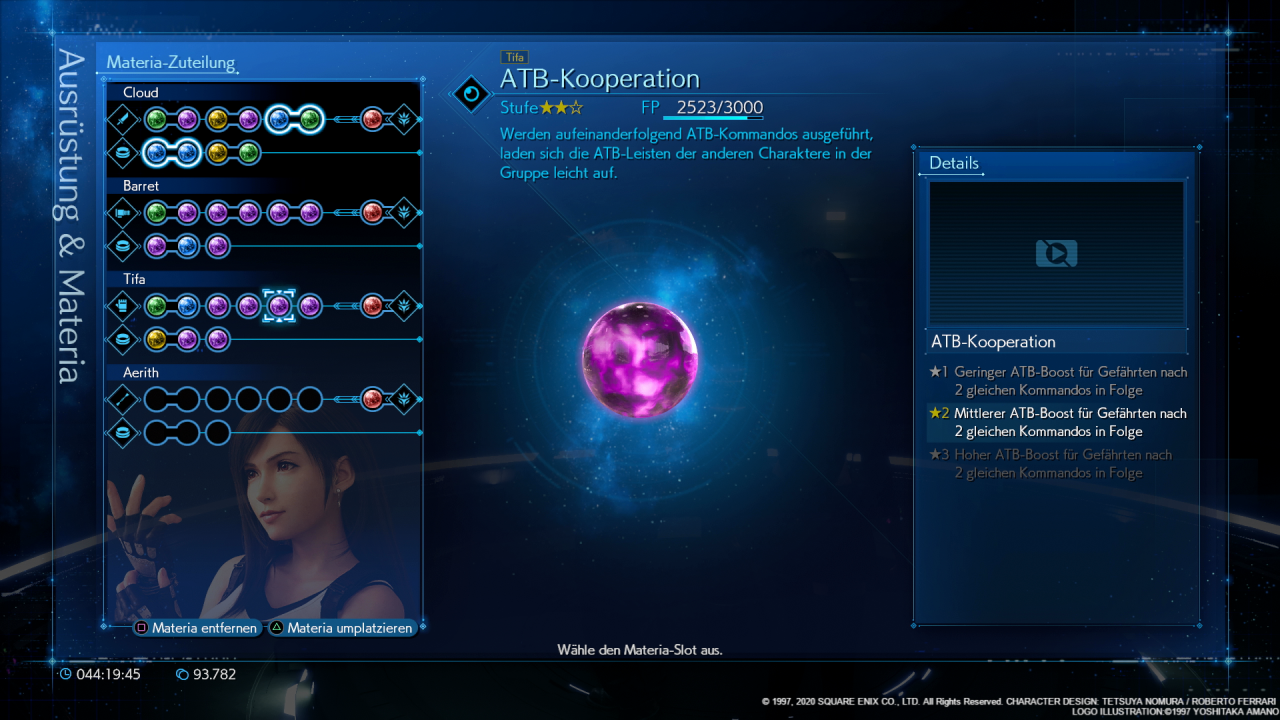Select the yellow materia in Cloud's weapon row
This screenshot has height=720, width=1280.
218,120
